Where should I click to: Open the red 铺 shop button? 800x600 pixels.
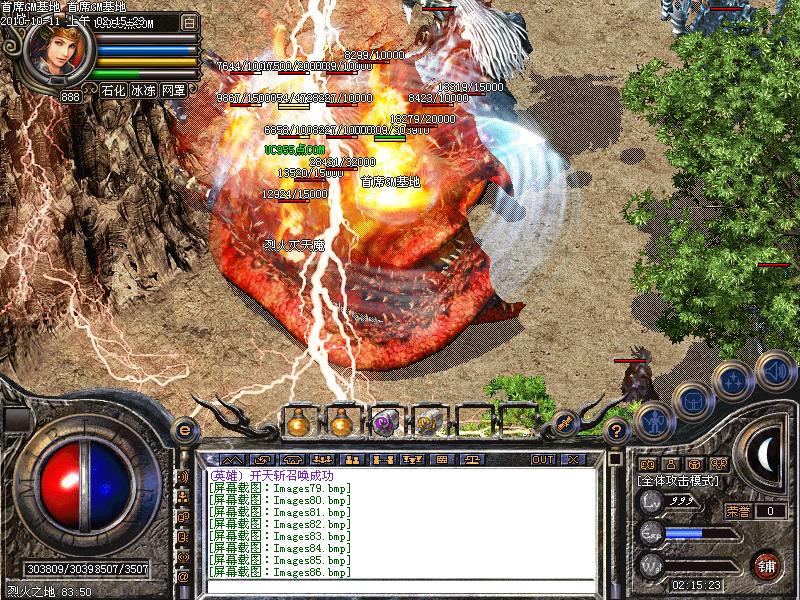(767, 565)
